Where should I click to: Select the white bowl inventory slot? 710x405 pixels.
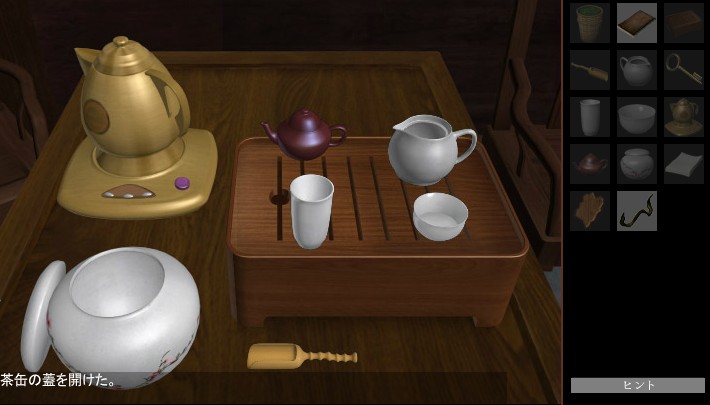[x=637, y=117]
